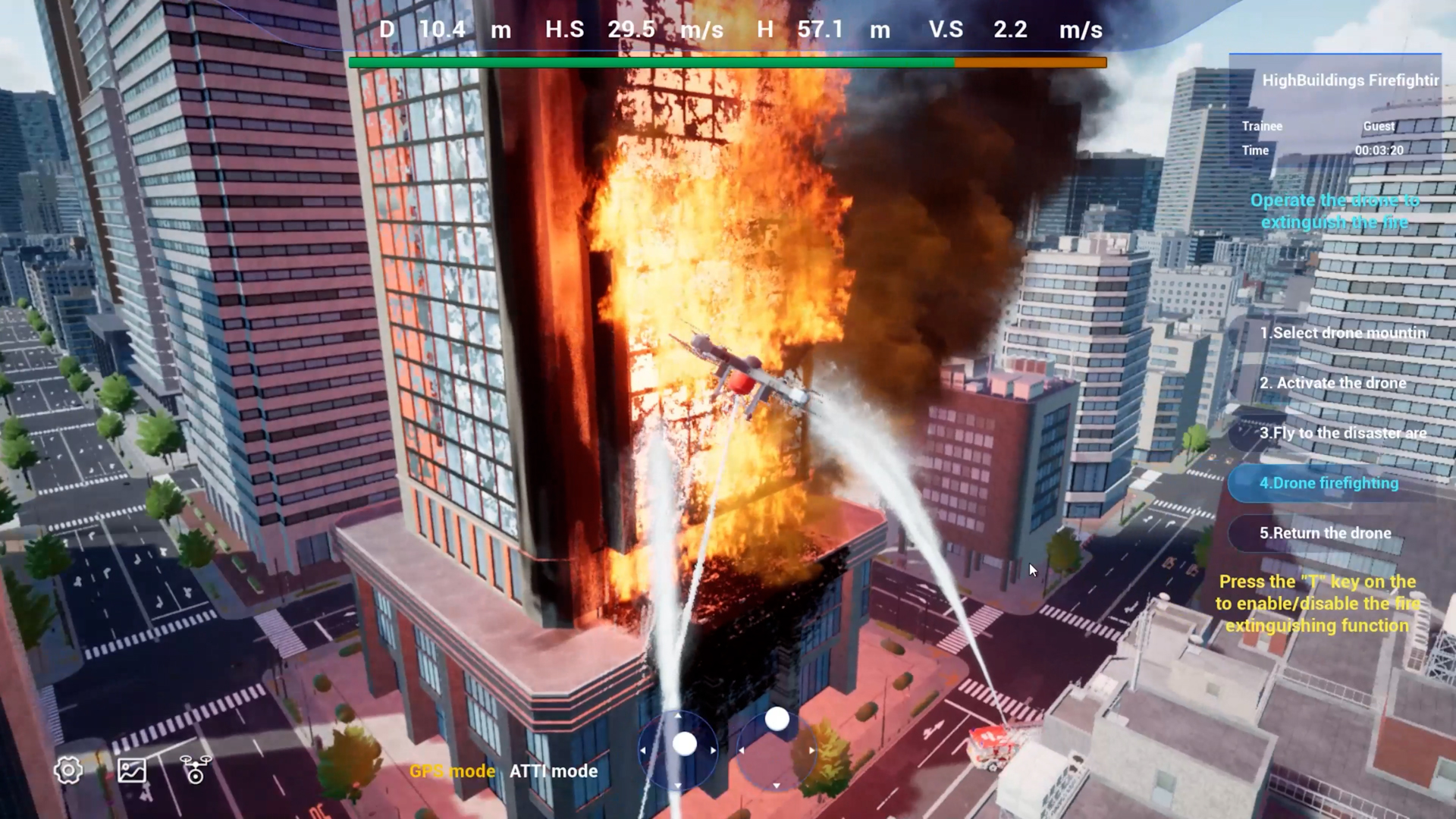This screenshot has width=1456, height=819.
Task: Switch to GPS mode
Action: (452, 771)
